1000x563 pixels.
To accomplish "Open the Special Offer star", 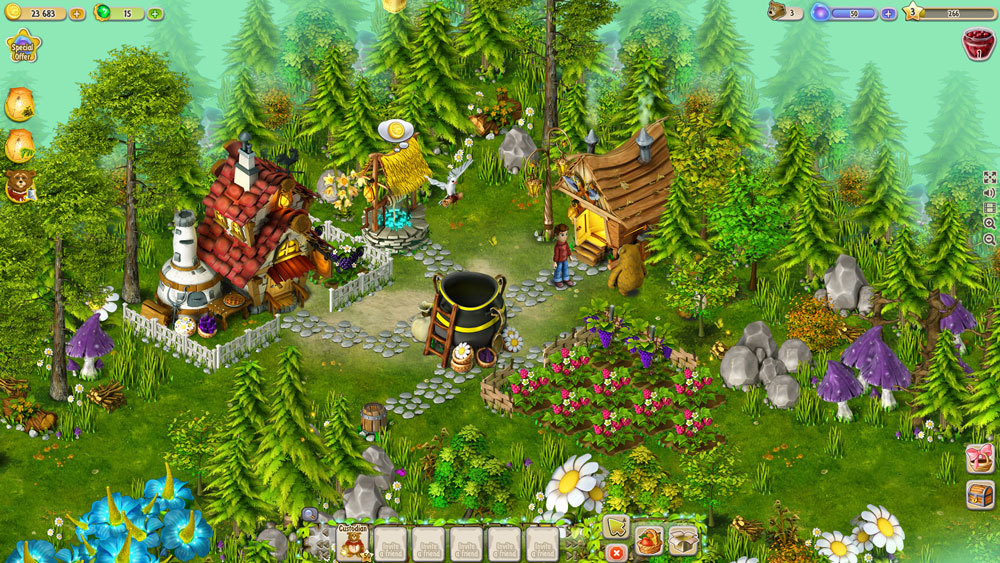I will pyautogui.click(x=22, y=46).
